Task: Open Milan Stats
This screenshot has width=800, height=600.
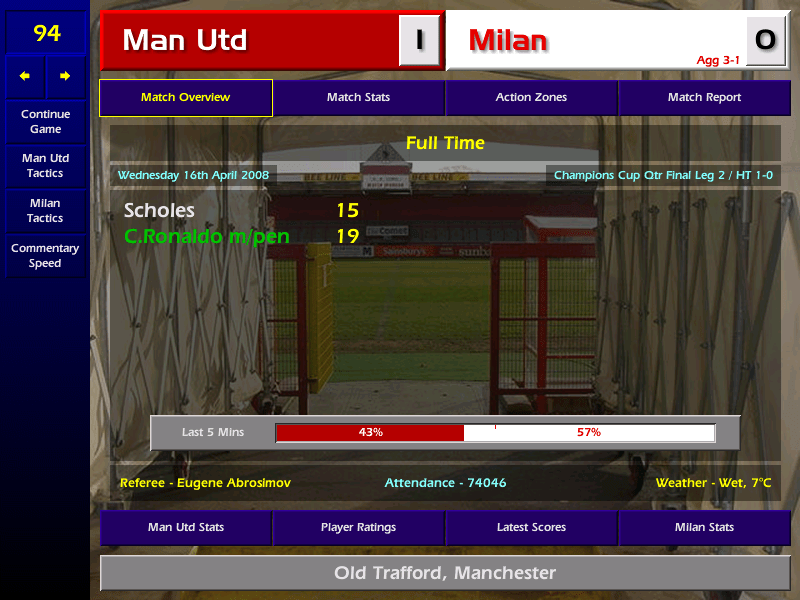Action: [704, 527]
